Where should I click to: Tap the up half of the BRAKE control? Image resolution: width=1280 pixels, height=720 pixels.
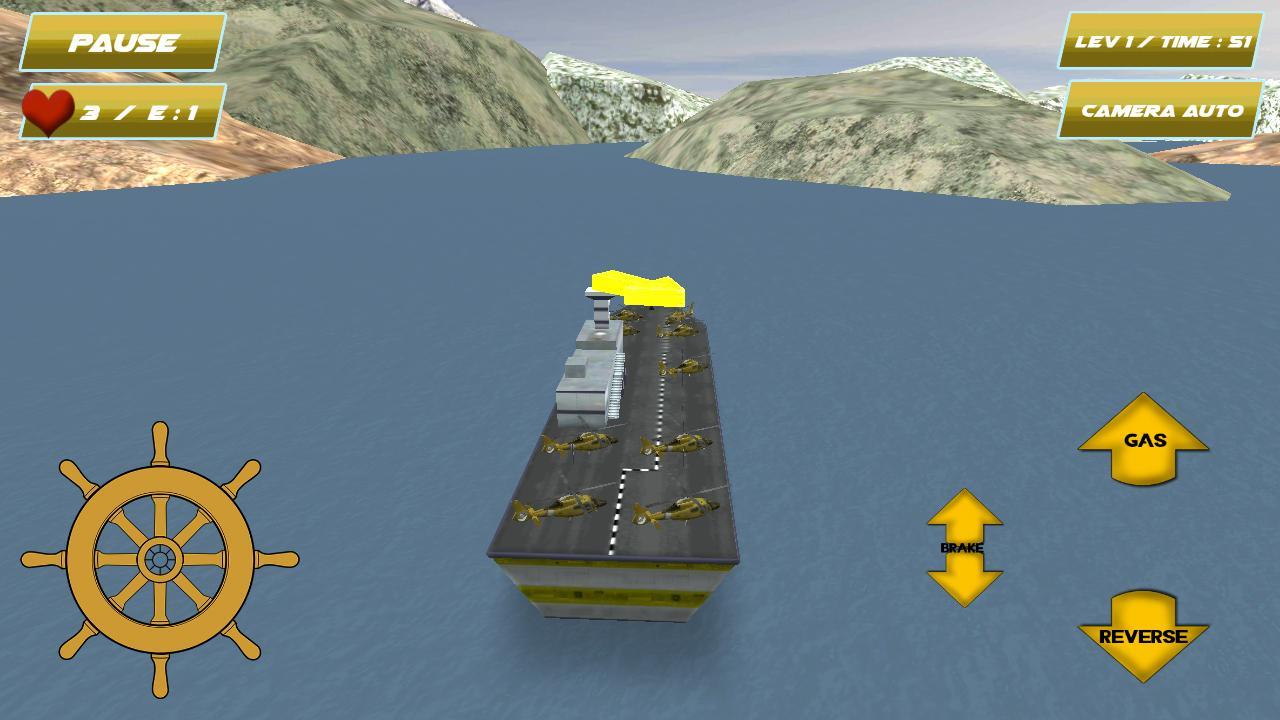pyautogui.click(x=963, y=510)
